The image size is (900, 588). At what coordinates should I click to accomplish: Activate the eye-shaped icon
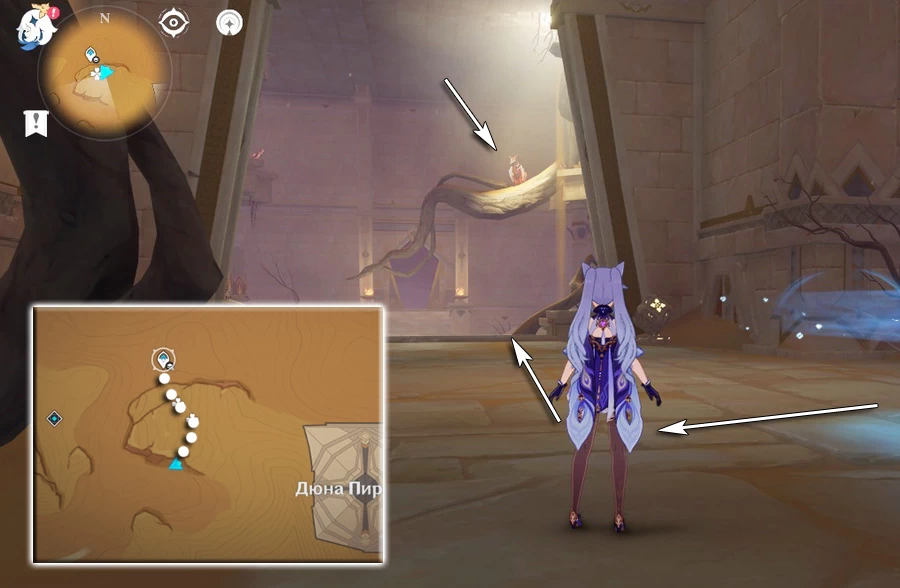[174, 22]
